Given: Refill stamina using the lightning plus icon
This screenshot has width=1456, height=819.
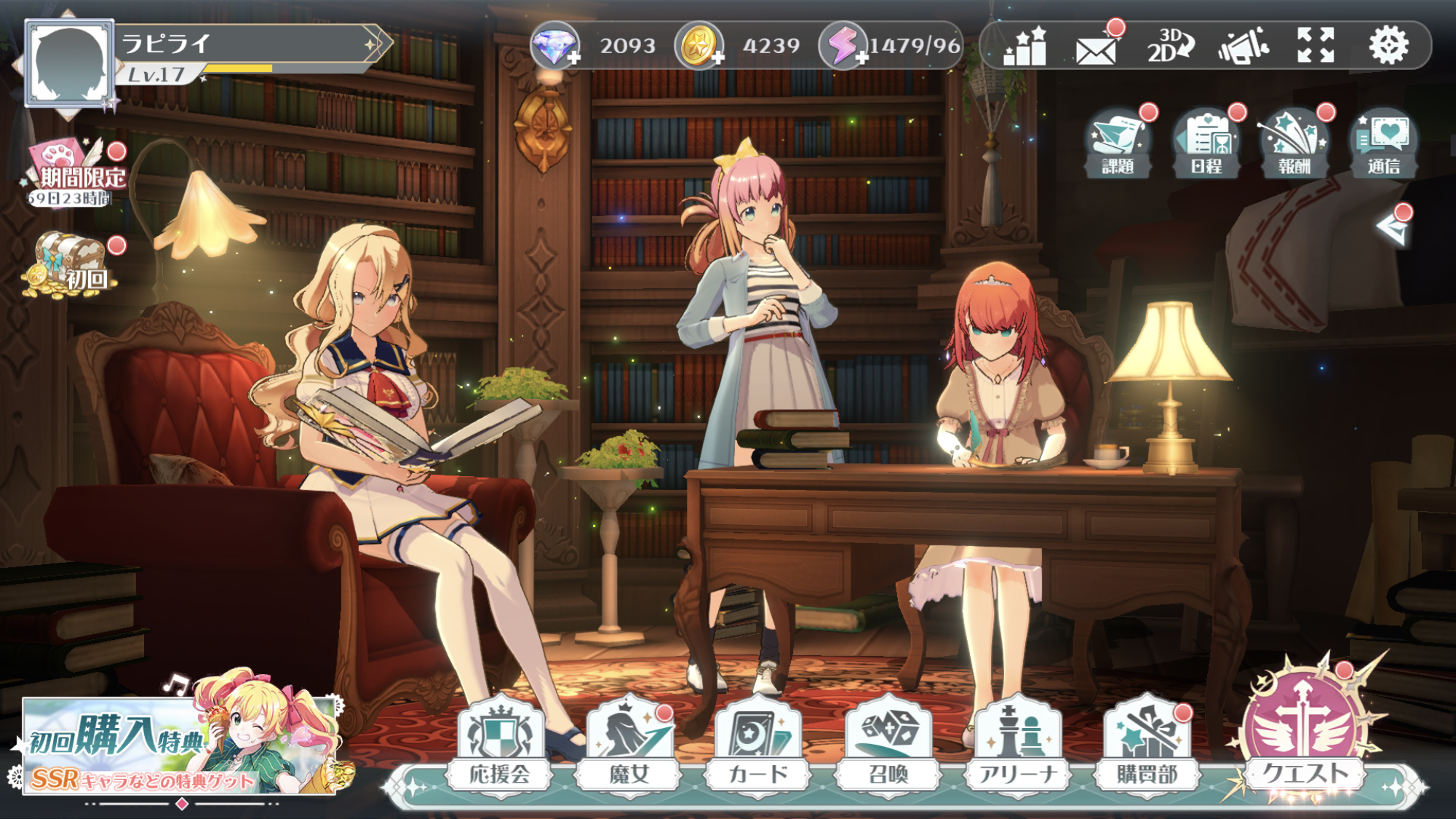Looking at the screenshot, I should click(x=862, y=58).
